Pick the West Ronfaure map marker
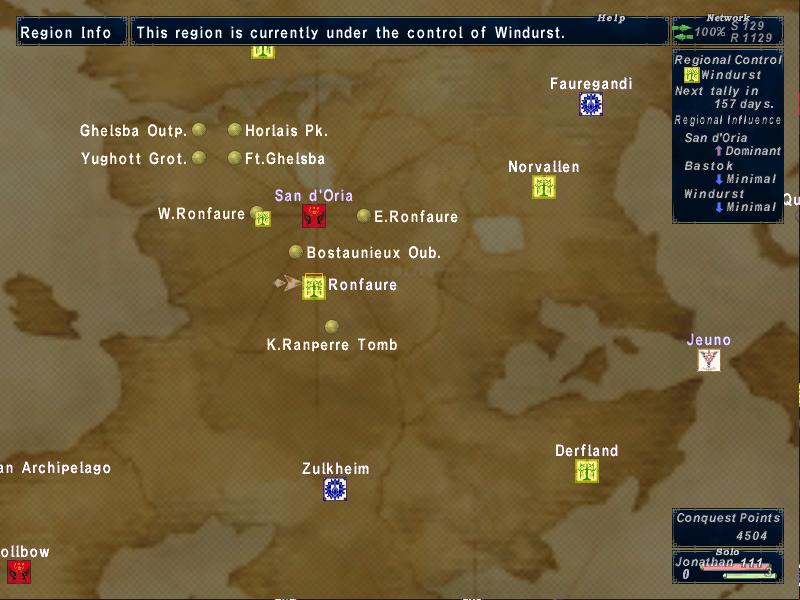The height and width of the screenshot is (600, 800). pos(260,216)
